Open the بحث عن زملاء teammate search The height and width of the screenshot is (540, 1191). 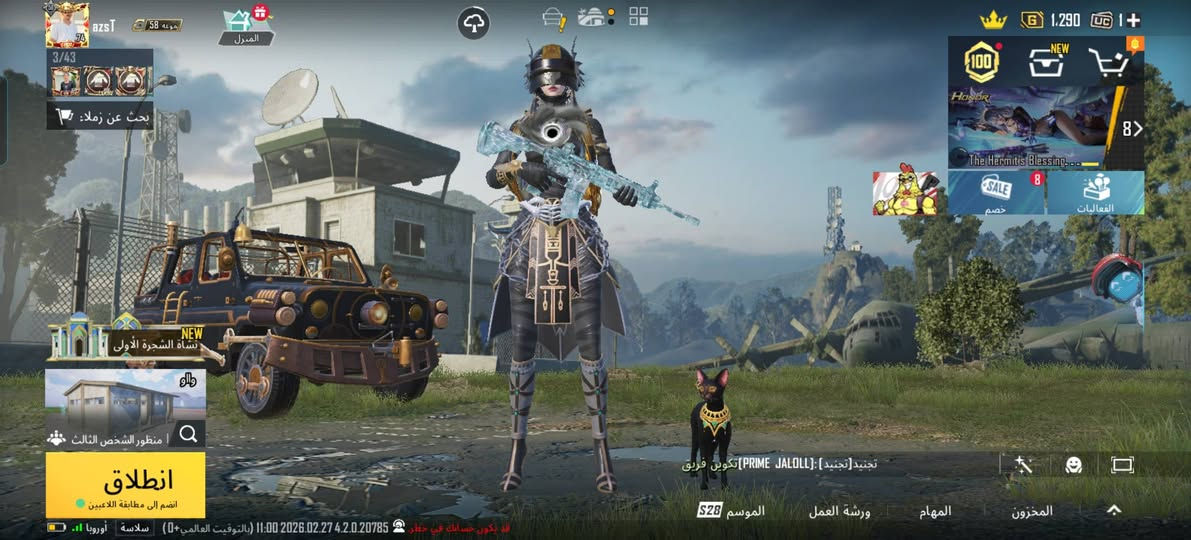point(100,116)
